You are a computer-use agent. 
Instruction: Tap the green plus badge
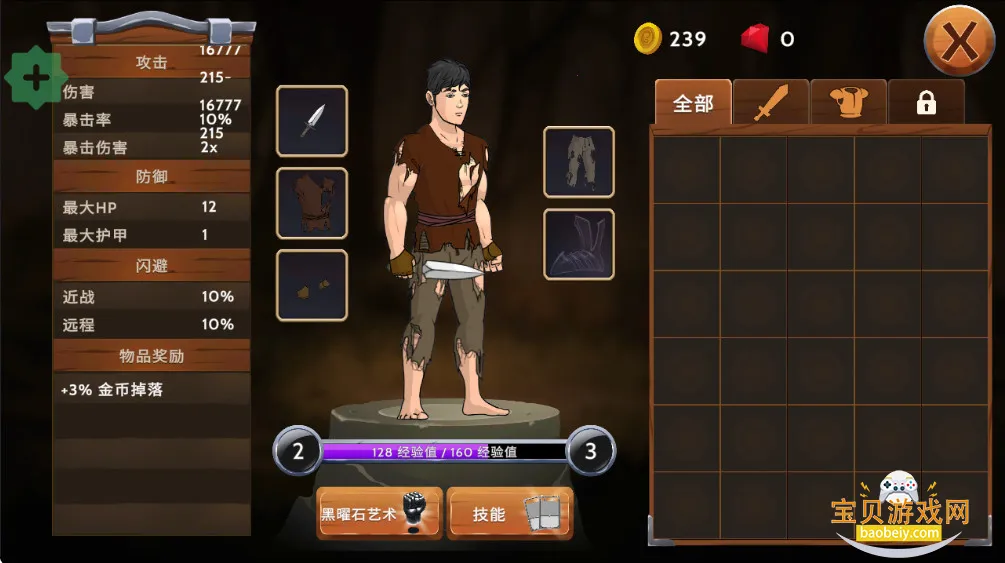pyautogui.click(x=36, y=78)
